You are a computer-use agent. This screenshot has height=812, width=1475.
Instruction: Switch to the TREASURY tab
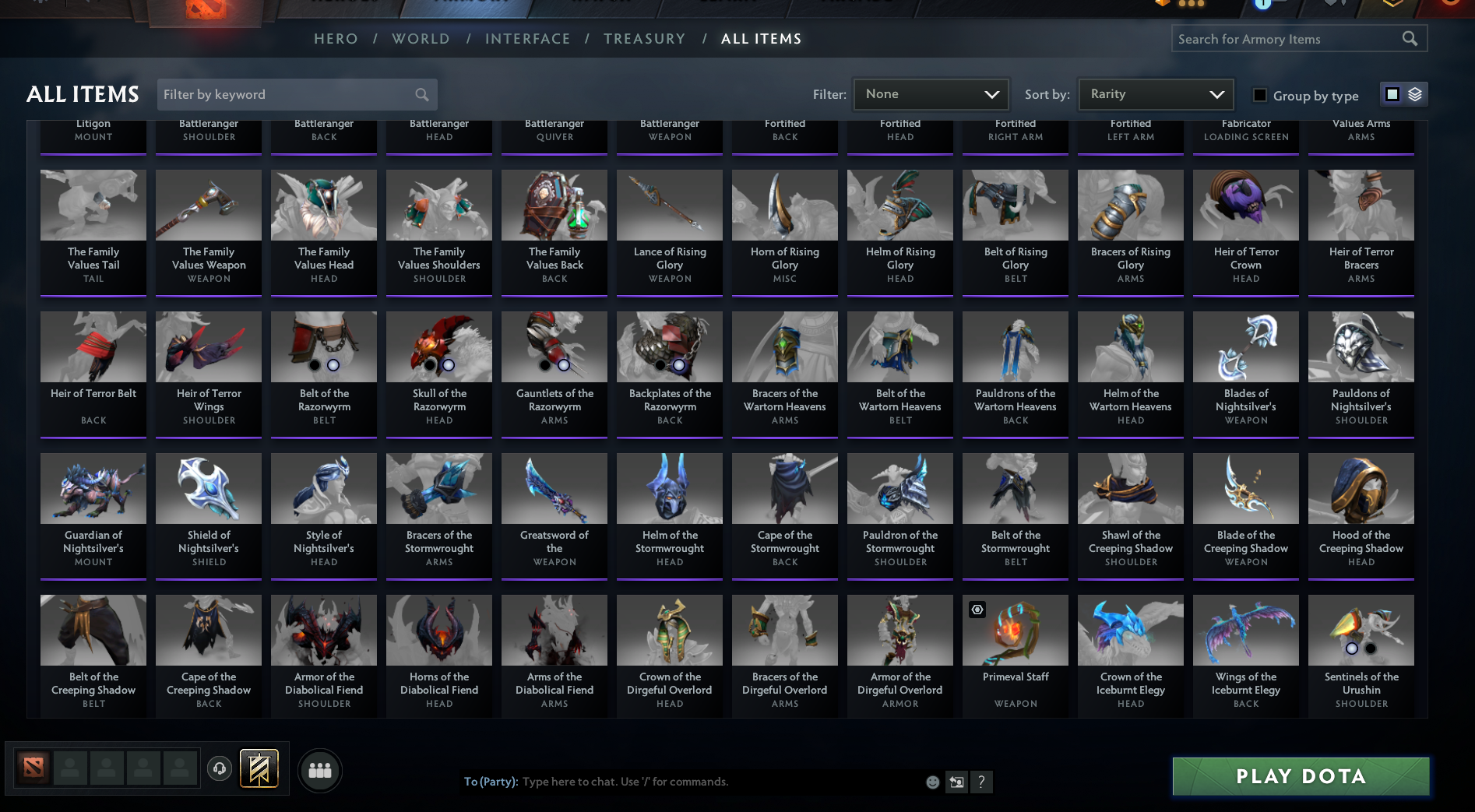(x=645, y=38)
